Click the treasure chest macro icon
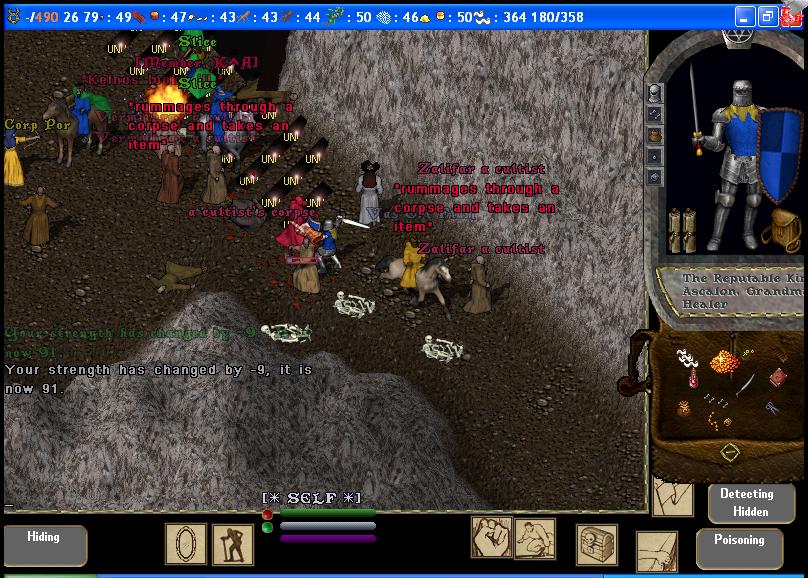The height and width of the screenshot is (578, 808). (x=596, y=544)
